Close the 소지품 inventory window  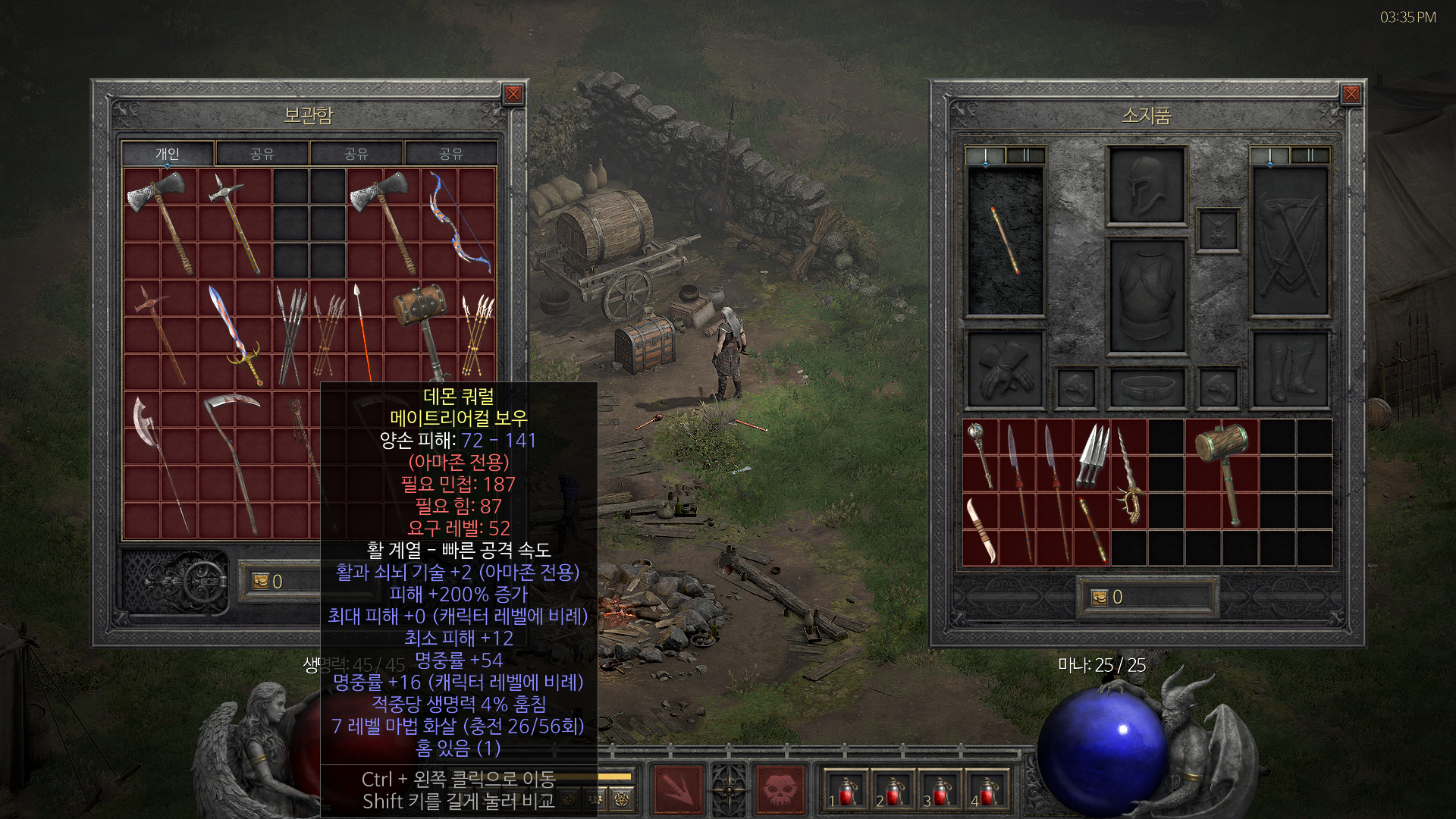1351,94
